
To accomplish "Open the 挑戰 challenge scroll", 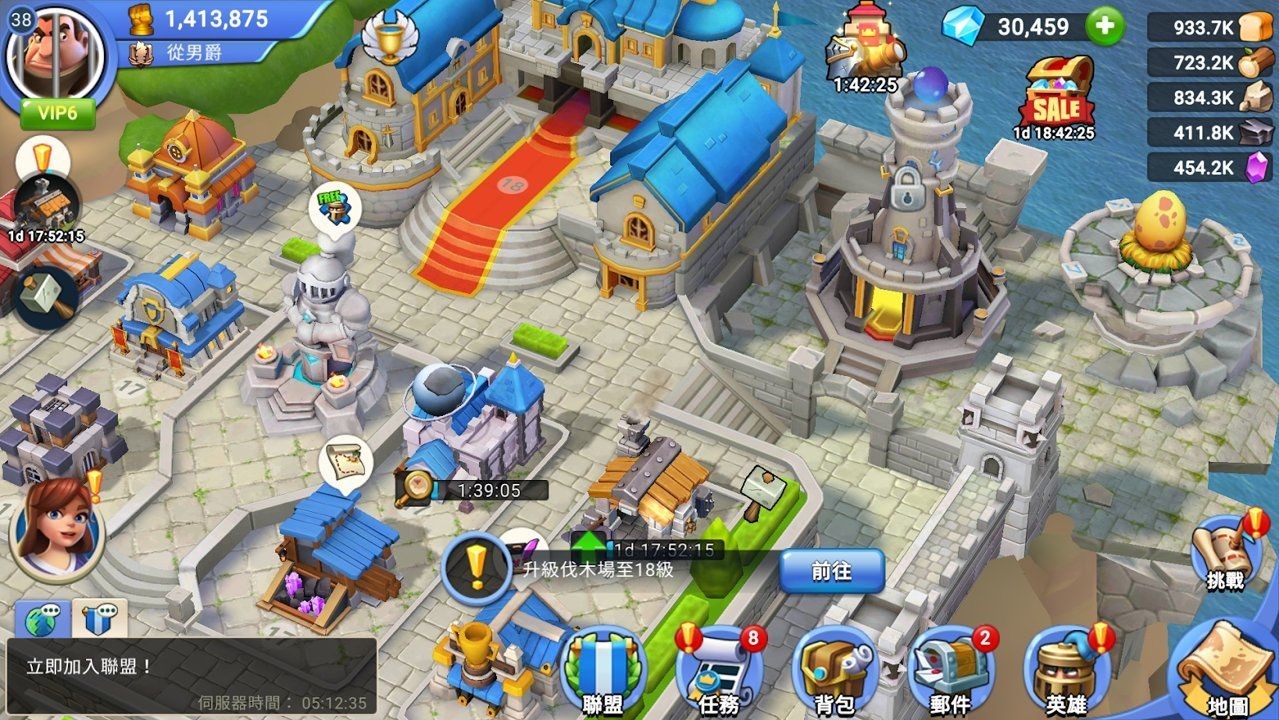I will [x=1224, y=553].
